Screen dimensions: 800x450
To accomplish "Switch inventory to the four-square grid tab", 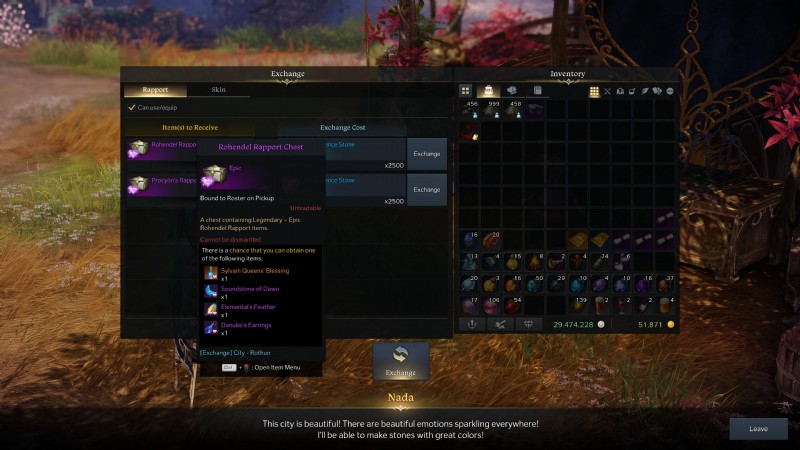I will pos(466,91).
